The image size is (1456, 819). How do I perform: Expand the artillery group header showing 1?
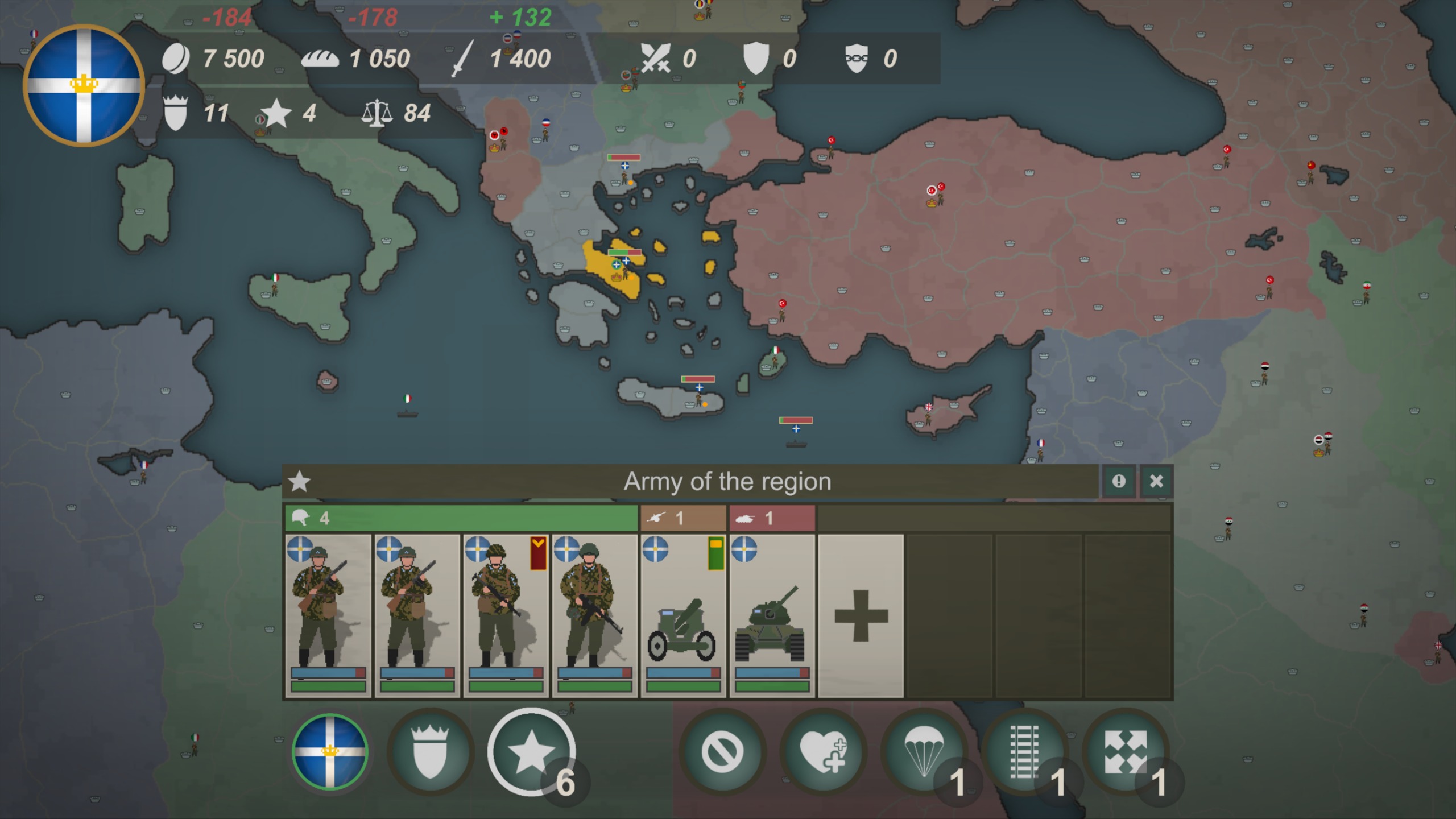coord(684,518)
